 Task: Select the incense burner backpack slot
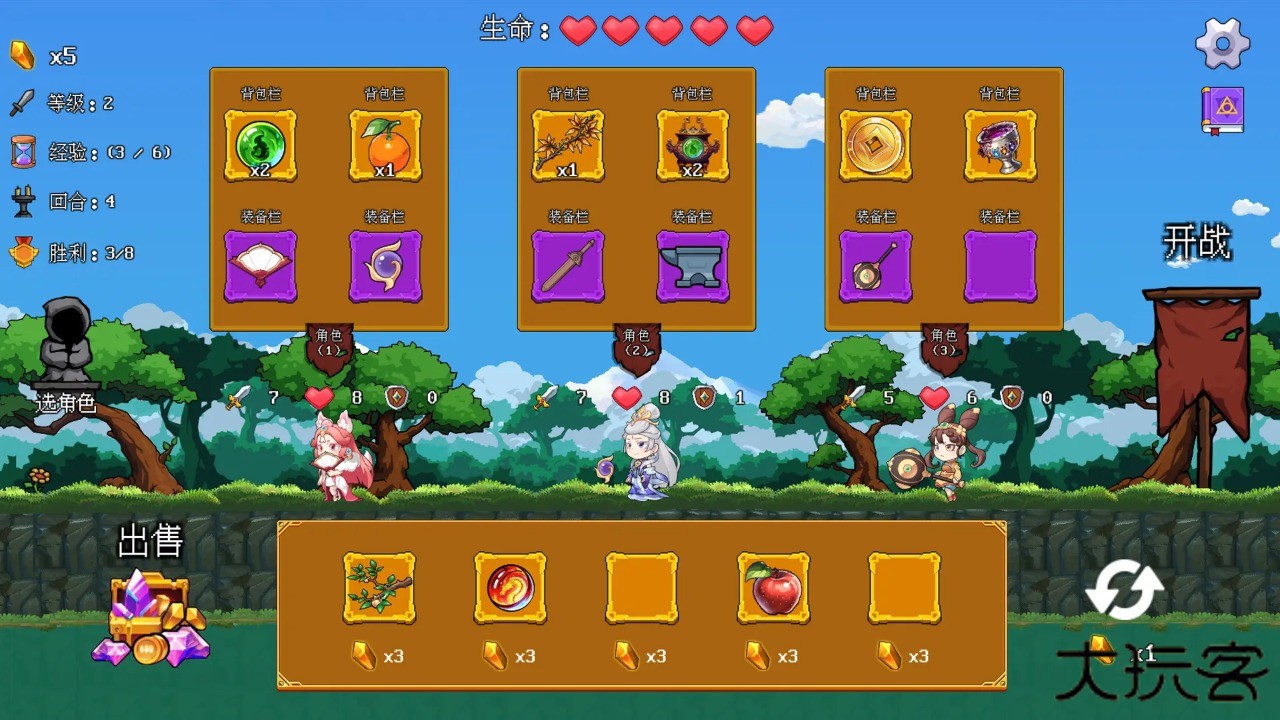point(693,145)
